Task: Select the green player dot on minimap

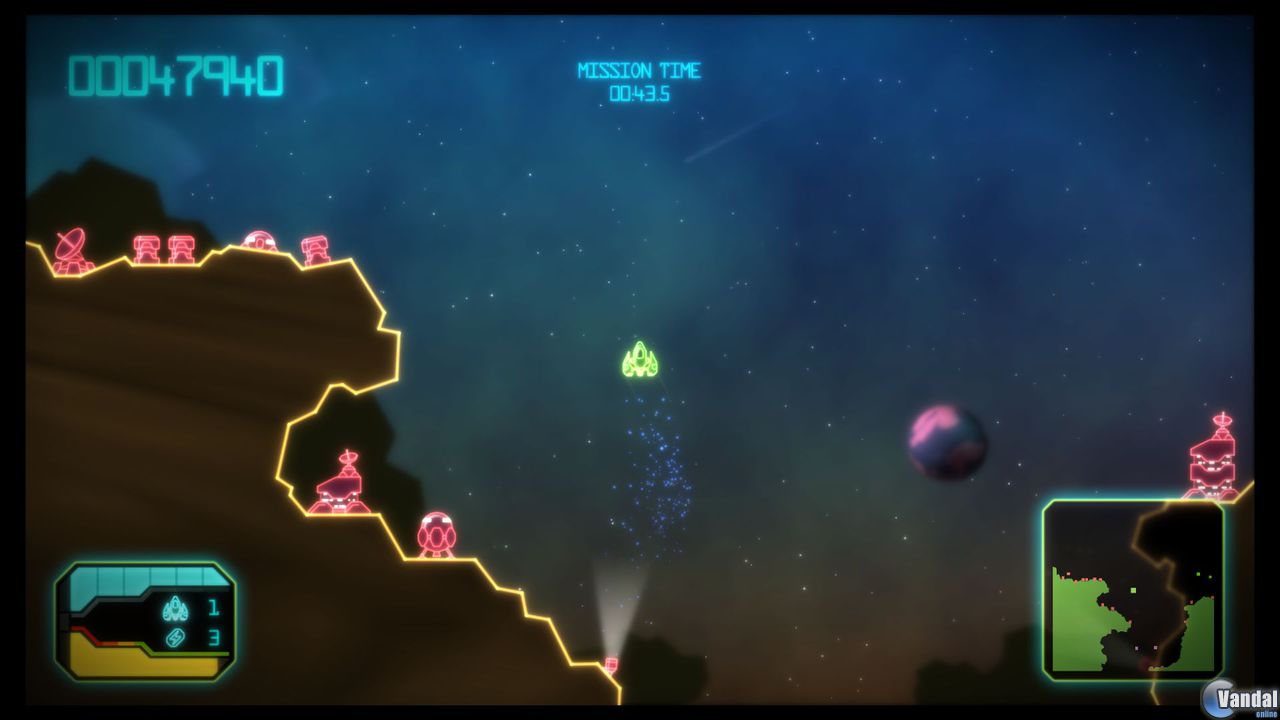Action: (1132, 589)
